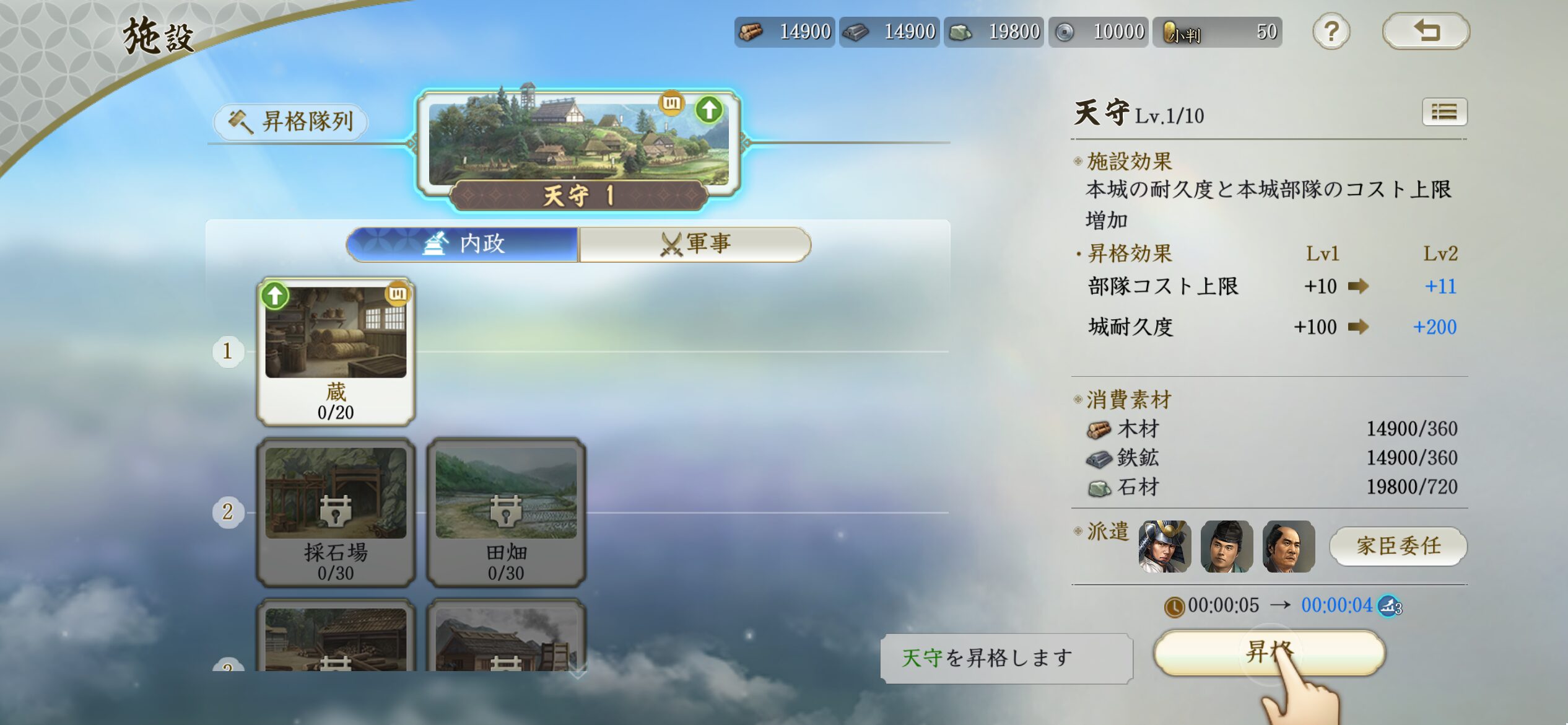Open the 昇格隊列 upgrade queue
Screen dimensions: 1568x725
pyautogui.click(x=291, y=121)
